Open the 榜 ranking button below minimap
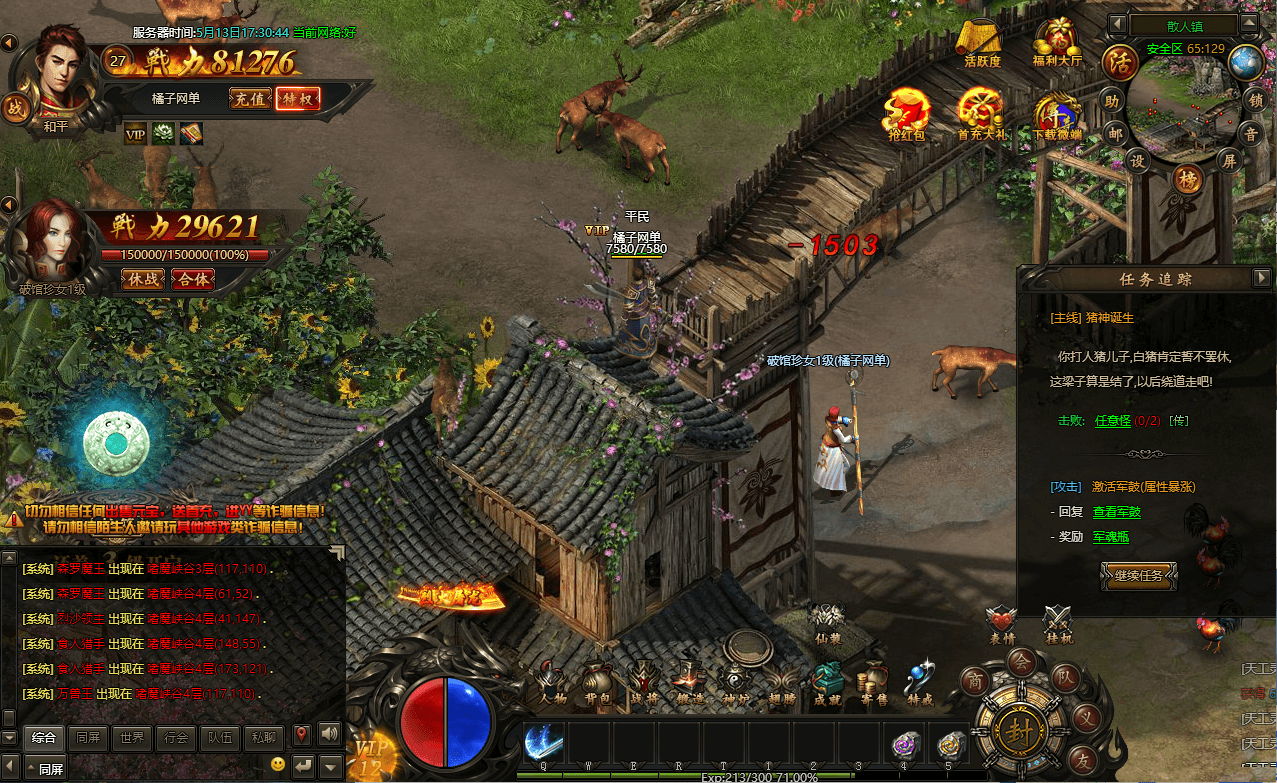Viewport: 1277px width, 783px height. [1188, 180]
